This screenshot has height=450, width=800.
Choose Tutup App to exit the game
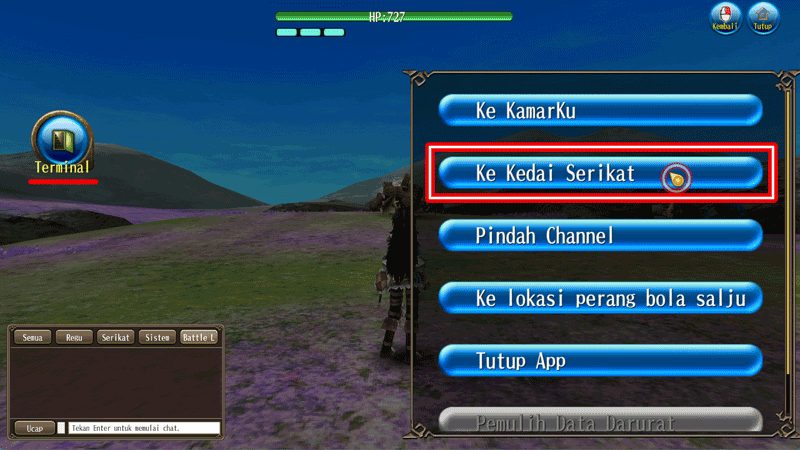pyautogui.click(x=600, y=360)
